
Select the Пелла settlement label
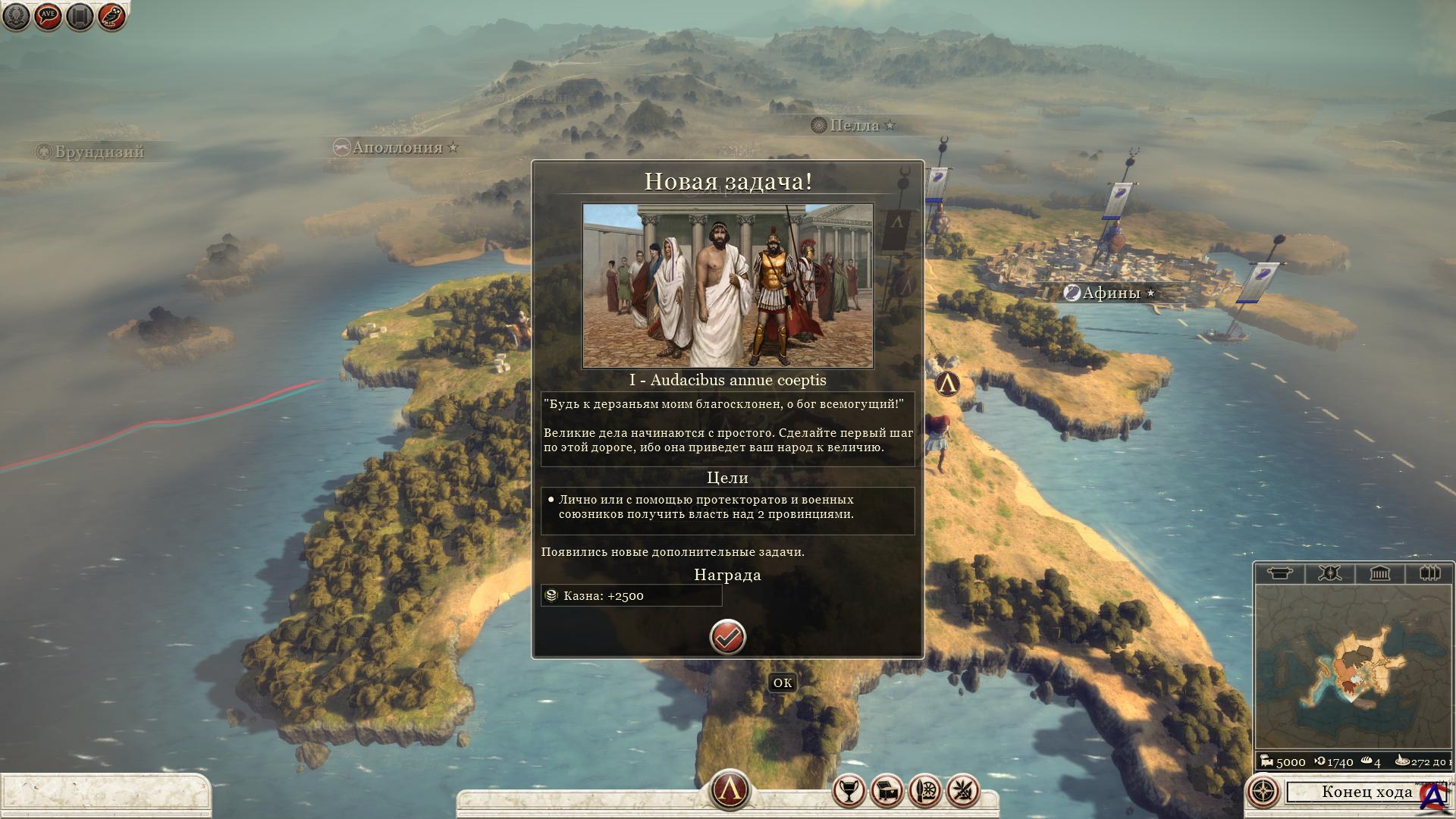coord(854,125)
